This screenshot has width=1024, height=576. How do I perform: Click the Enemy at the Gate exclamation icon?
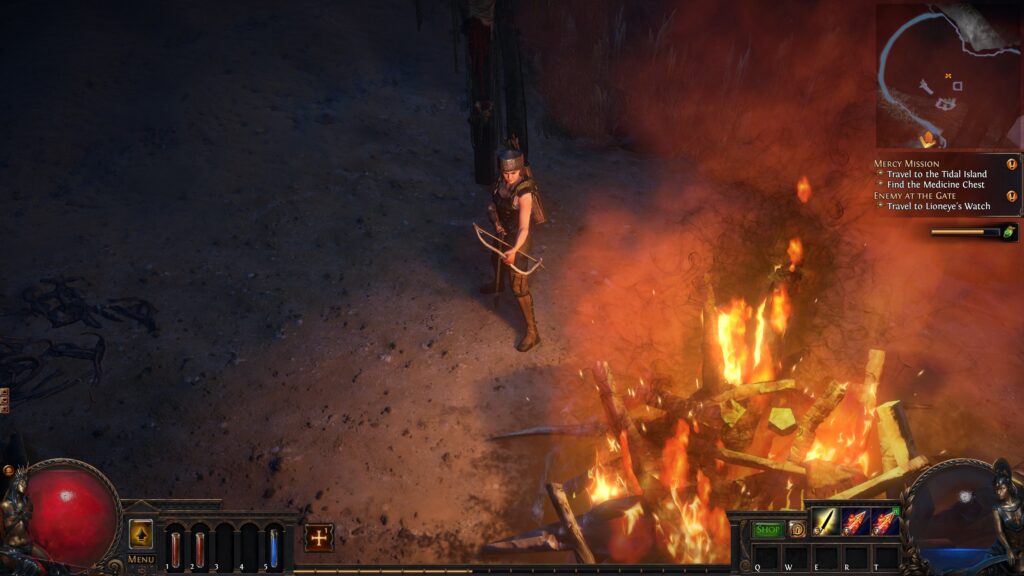(x=1012, y=196)
